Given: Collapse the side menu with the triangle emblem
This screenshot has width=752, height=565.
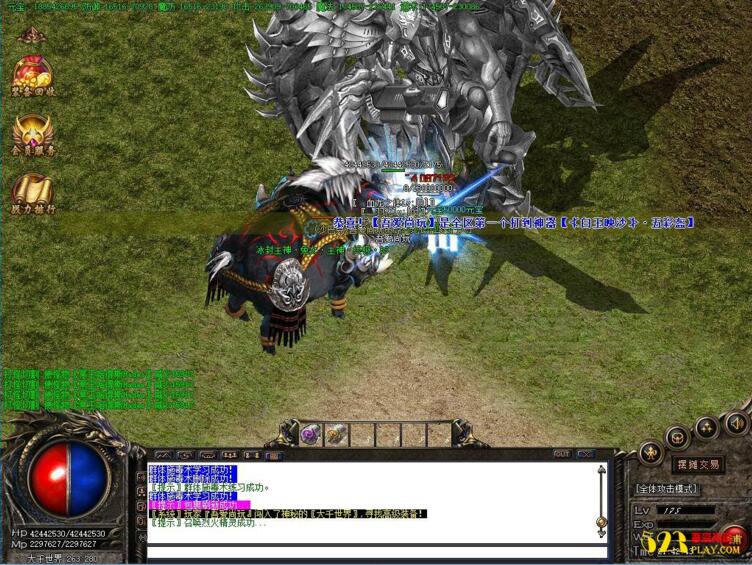Looking at the screenshot, I should (32, 35).
